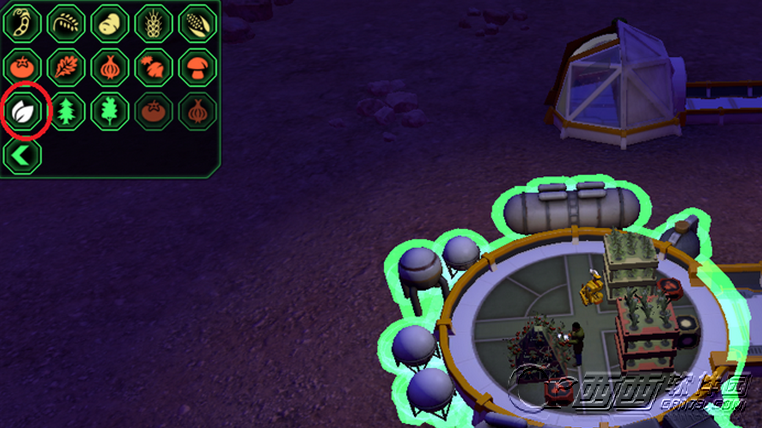The image size is (762, 428).
Task: Choose the bright orange tomato icon
Action: (21, 66)
